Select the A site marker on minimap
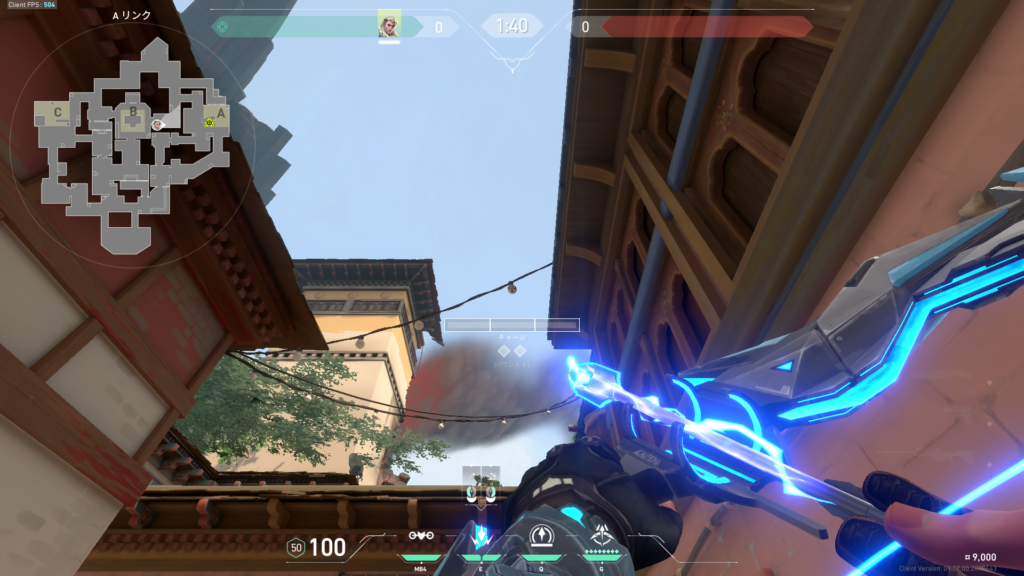The width and height of the screenshot is (1024, 576). 221,113
